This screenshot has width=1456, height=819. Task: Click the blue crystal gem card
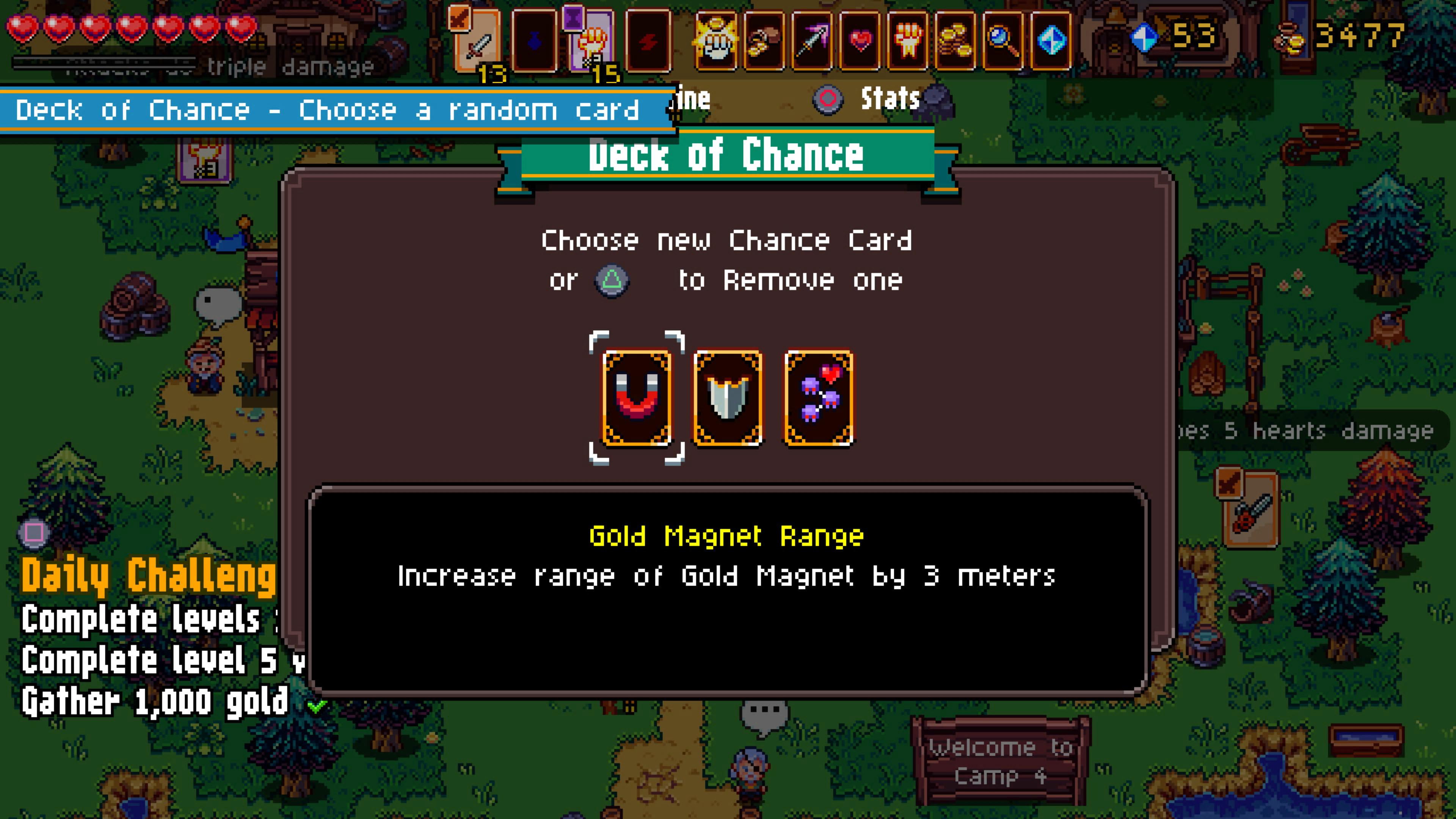pyautogui.click(x=1051, y=41)
